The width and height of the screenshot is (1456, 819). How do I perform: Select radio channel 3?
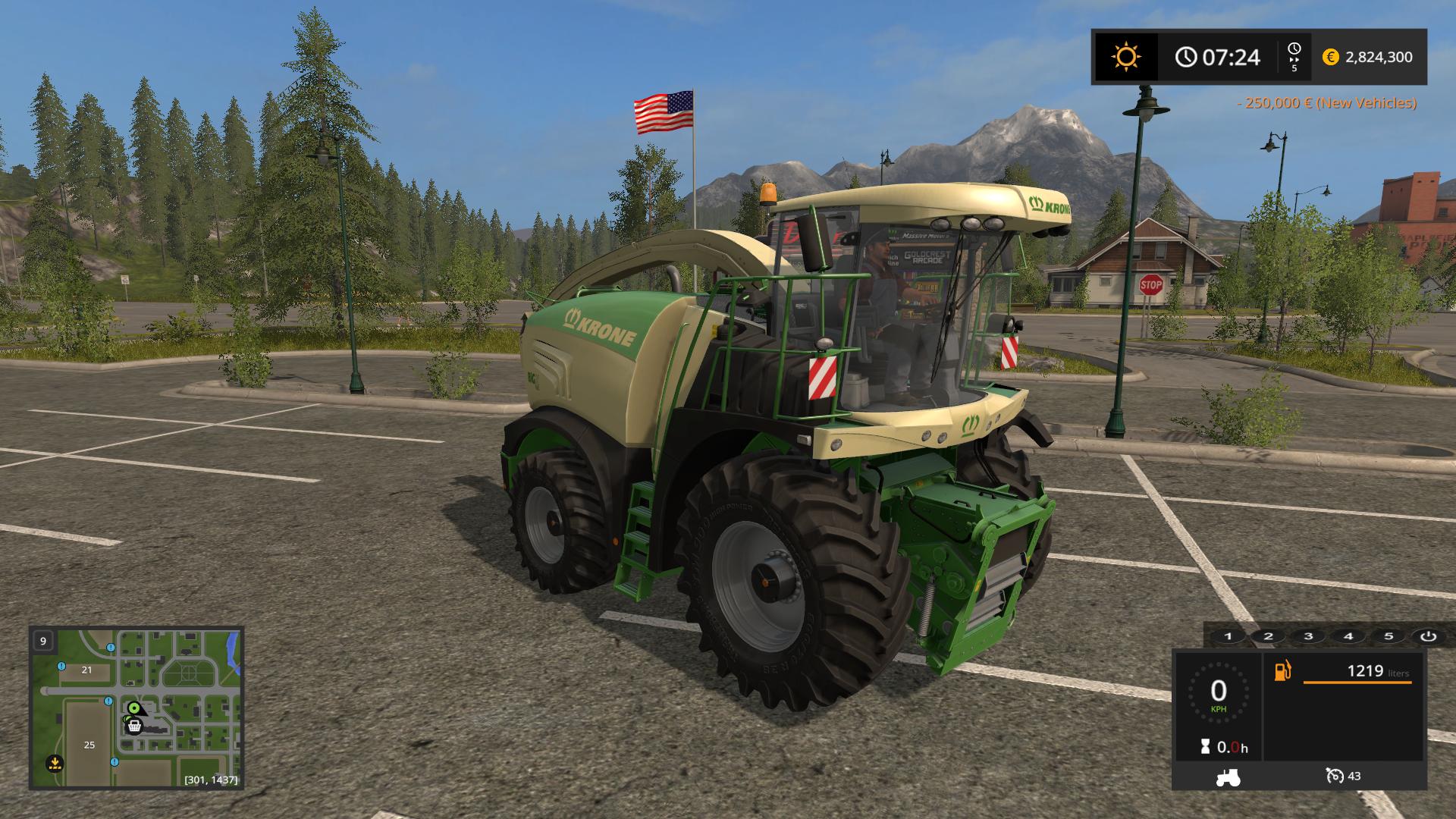[x=1309, y=636]
